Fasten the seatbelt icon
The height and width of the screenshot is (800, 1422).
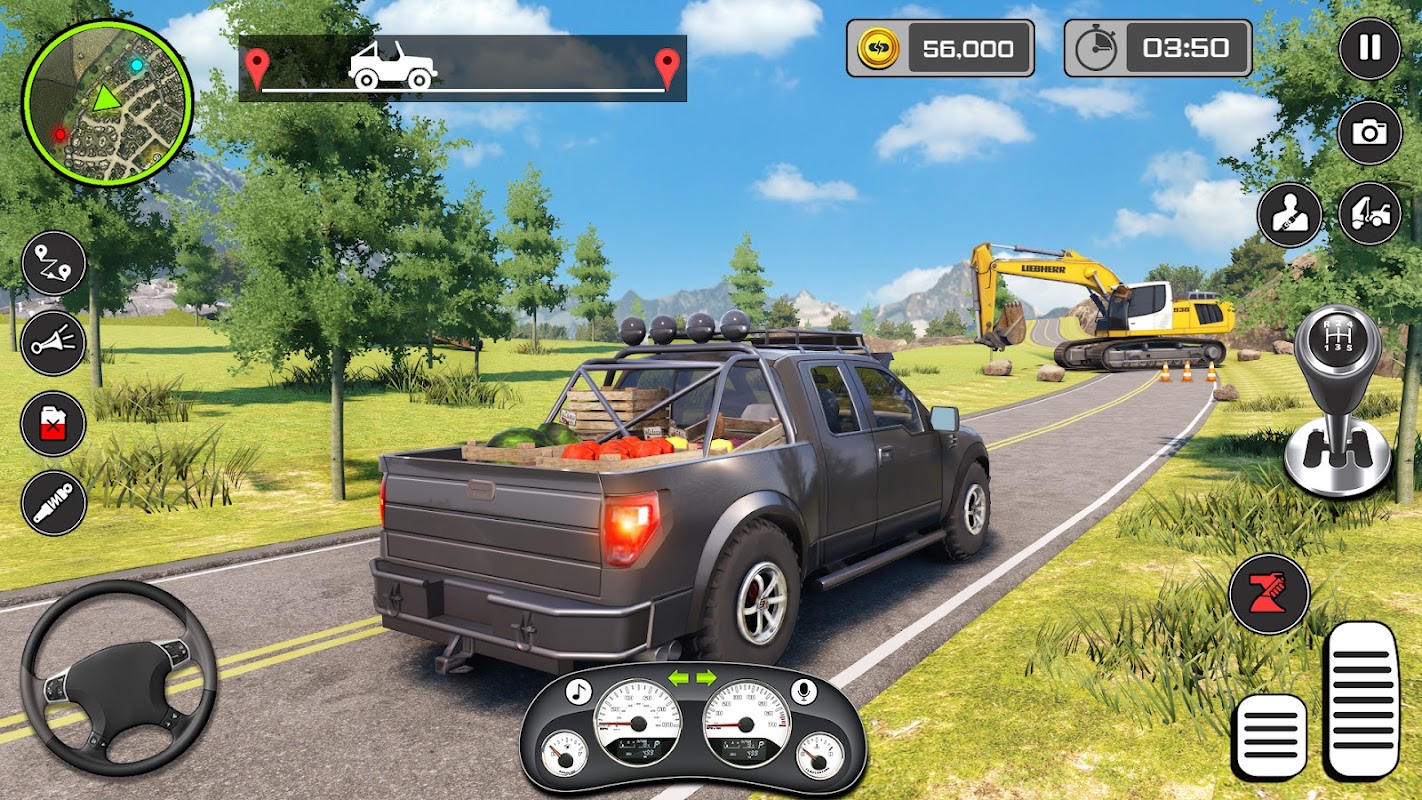(1289, 214)
